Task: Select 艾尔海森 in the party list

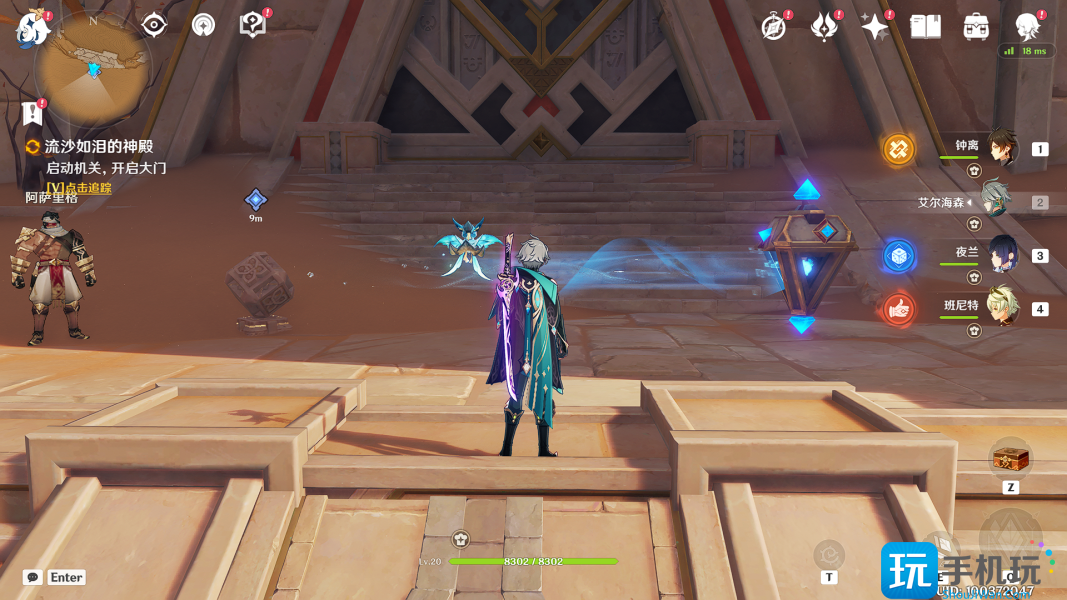Action: click(x=997, y=201)
